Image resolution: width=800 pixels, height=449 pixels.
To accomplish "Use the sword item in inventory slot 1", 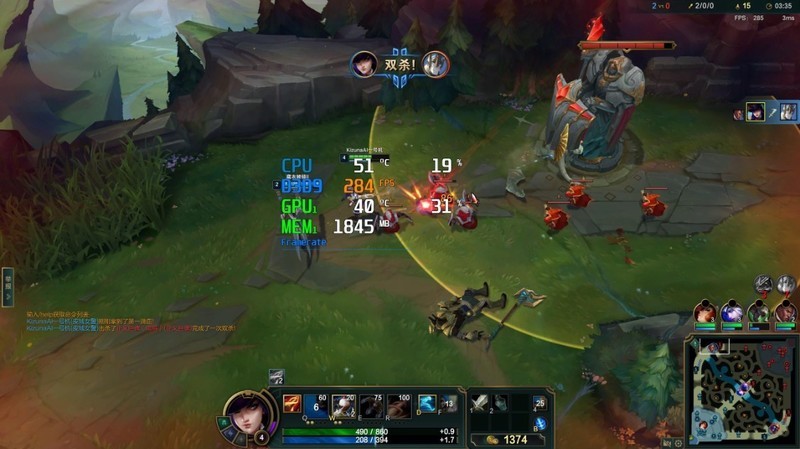I will pos(480,402).
